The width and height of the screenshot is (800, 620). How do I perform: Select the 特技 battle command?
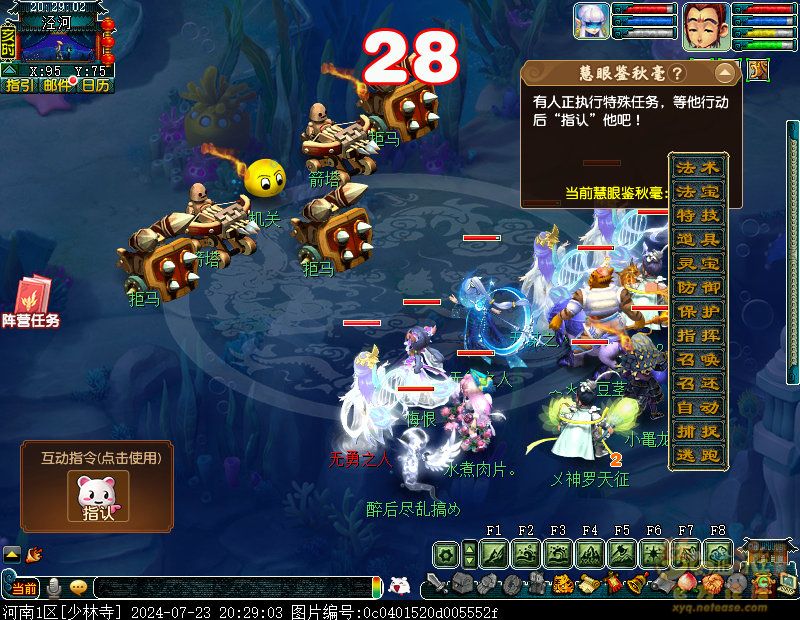(697, 216)
